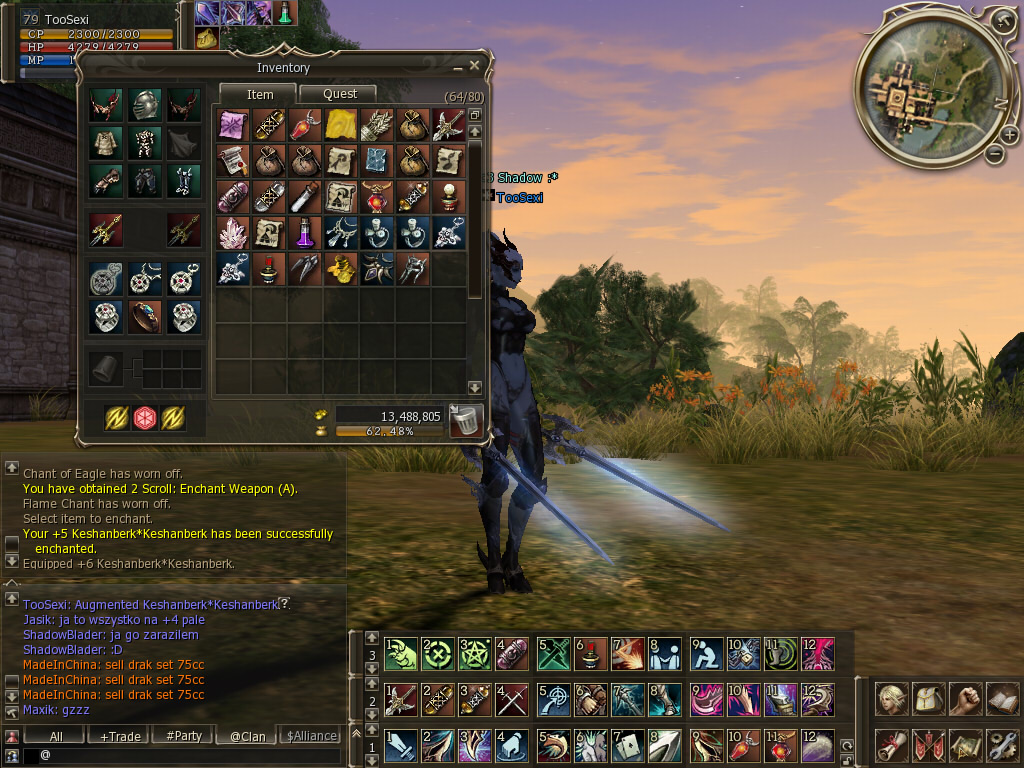This screenshot has height=768, width=1024.
Task: Open the +Trade chat tab
Action: (120, 736)
